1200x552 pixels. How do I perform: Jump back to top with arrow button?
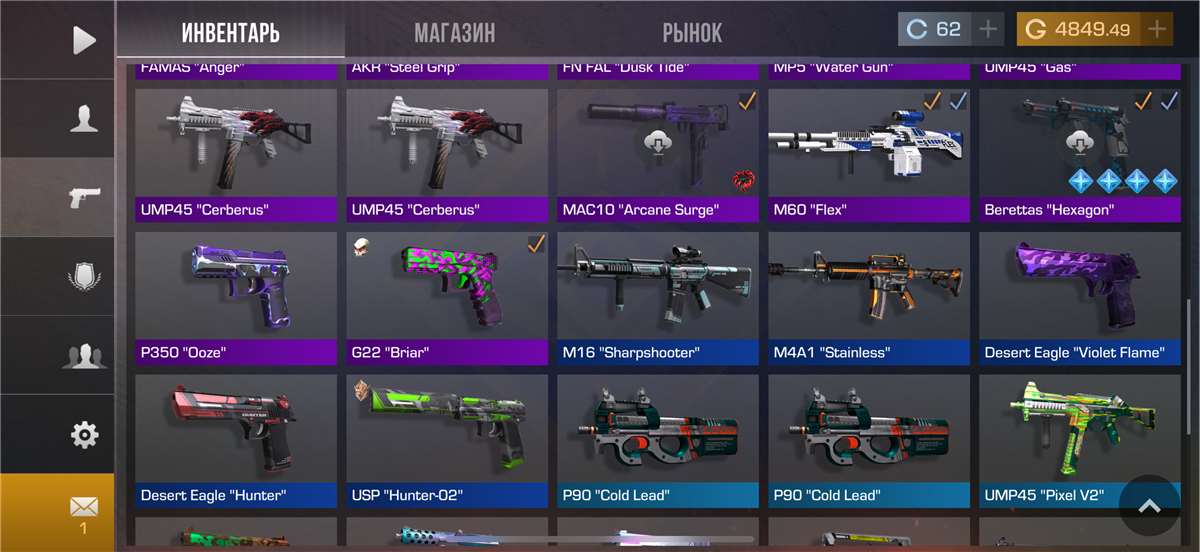(x=1150, y=506)
